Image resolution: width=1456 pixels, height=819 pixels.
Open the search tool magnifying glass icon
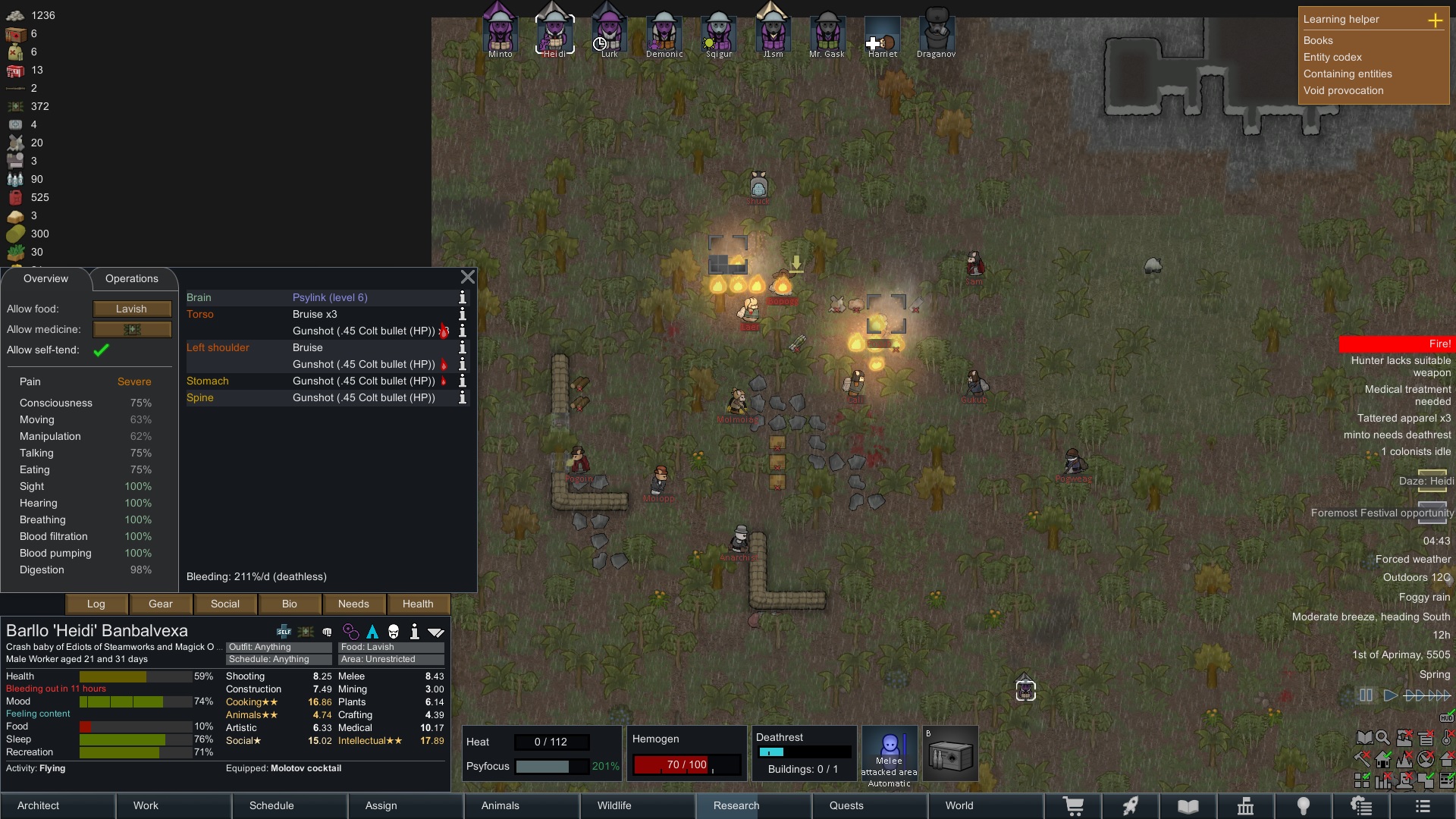1382,738
